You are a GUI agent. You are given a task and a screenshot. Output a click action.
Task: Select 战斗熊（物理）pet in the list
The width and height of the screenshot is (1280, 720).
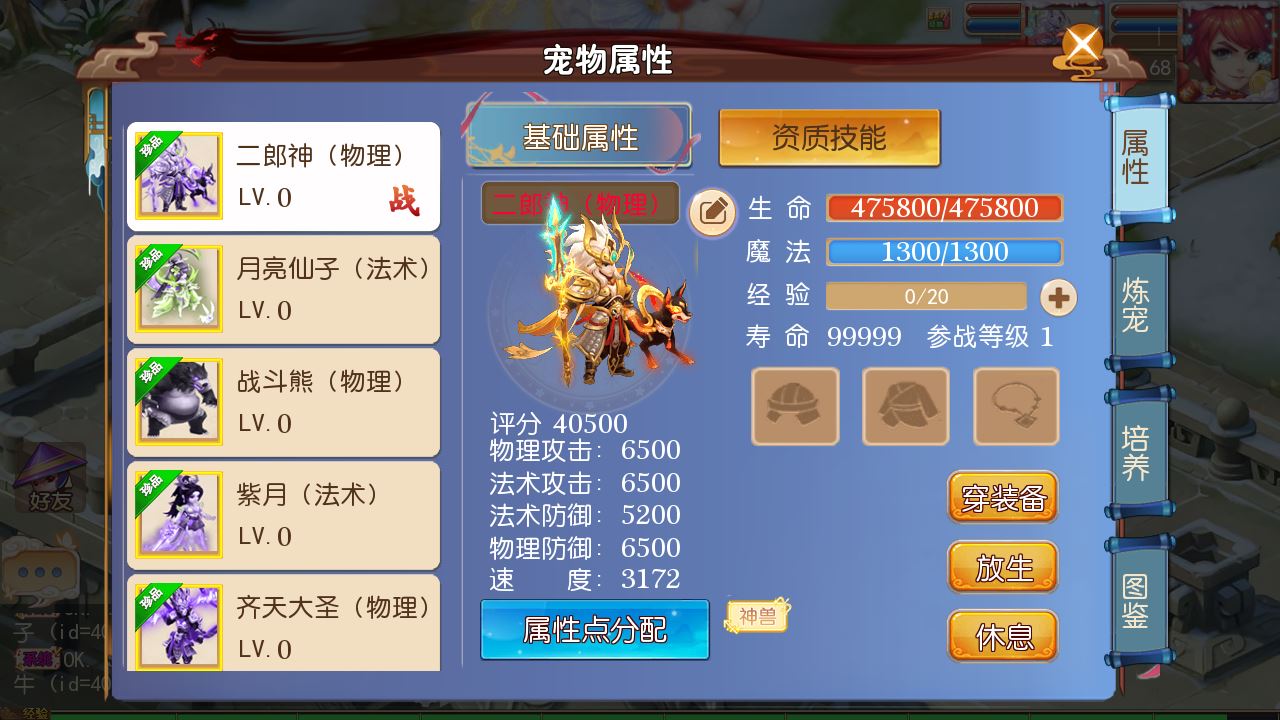coord(283,402)
